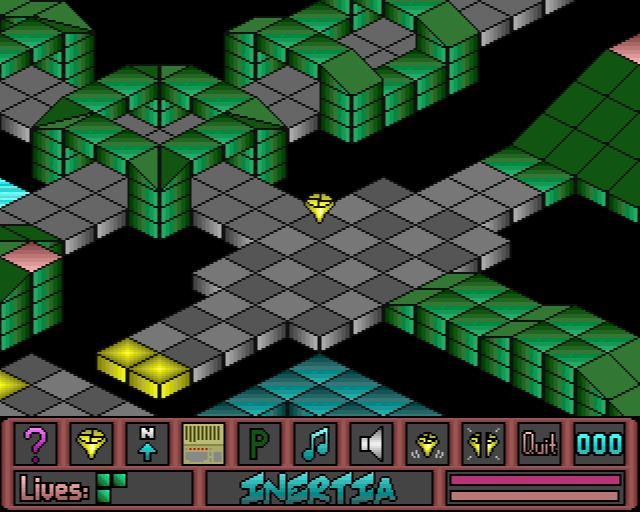Viewport: 640px width, 512px height.
Task: Toggle music with the note icon
Action: tap(316, 443)
